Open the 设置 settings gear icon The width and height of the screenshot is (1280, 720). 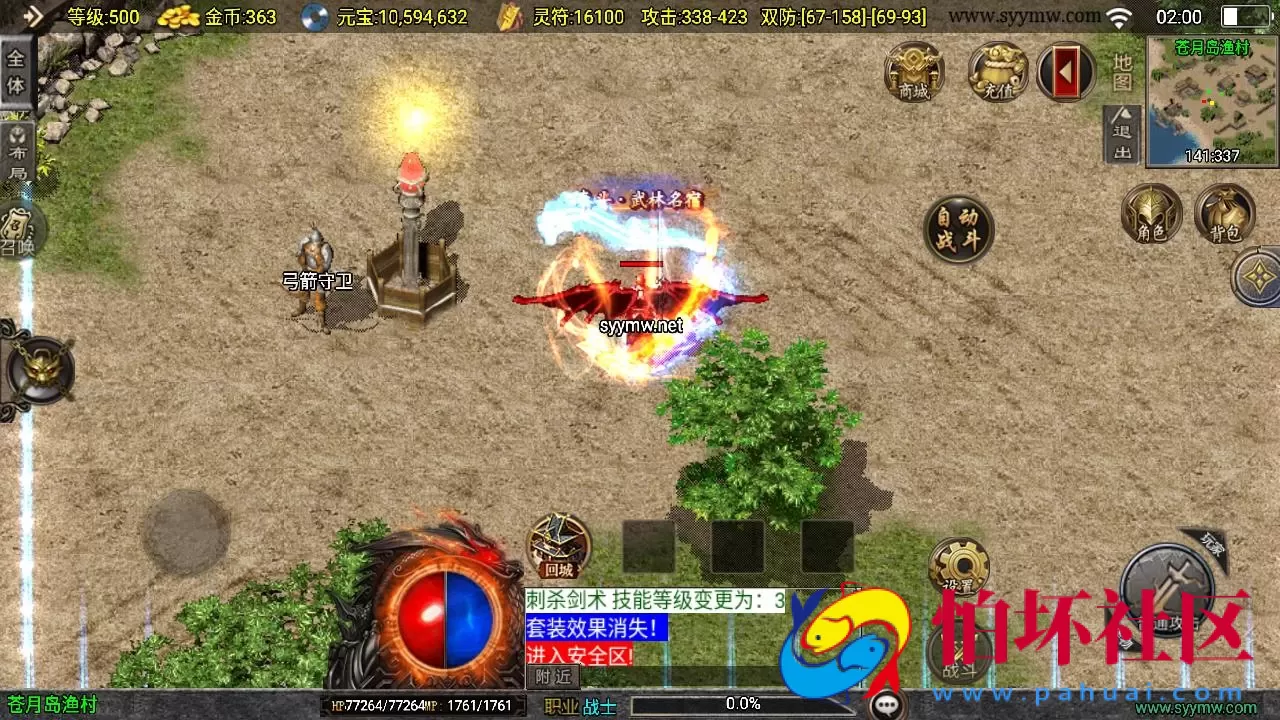coord(962,563)
